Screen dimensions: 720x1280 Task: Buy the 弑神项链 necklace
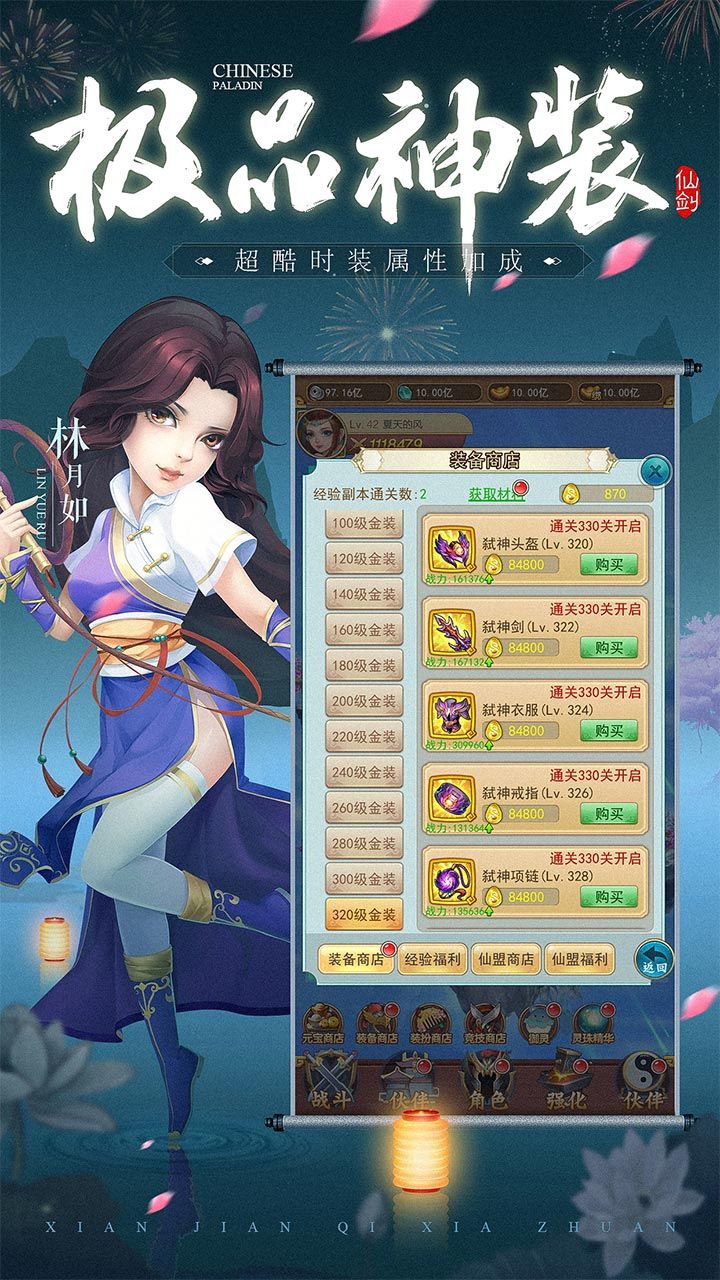coord(608,897)
